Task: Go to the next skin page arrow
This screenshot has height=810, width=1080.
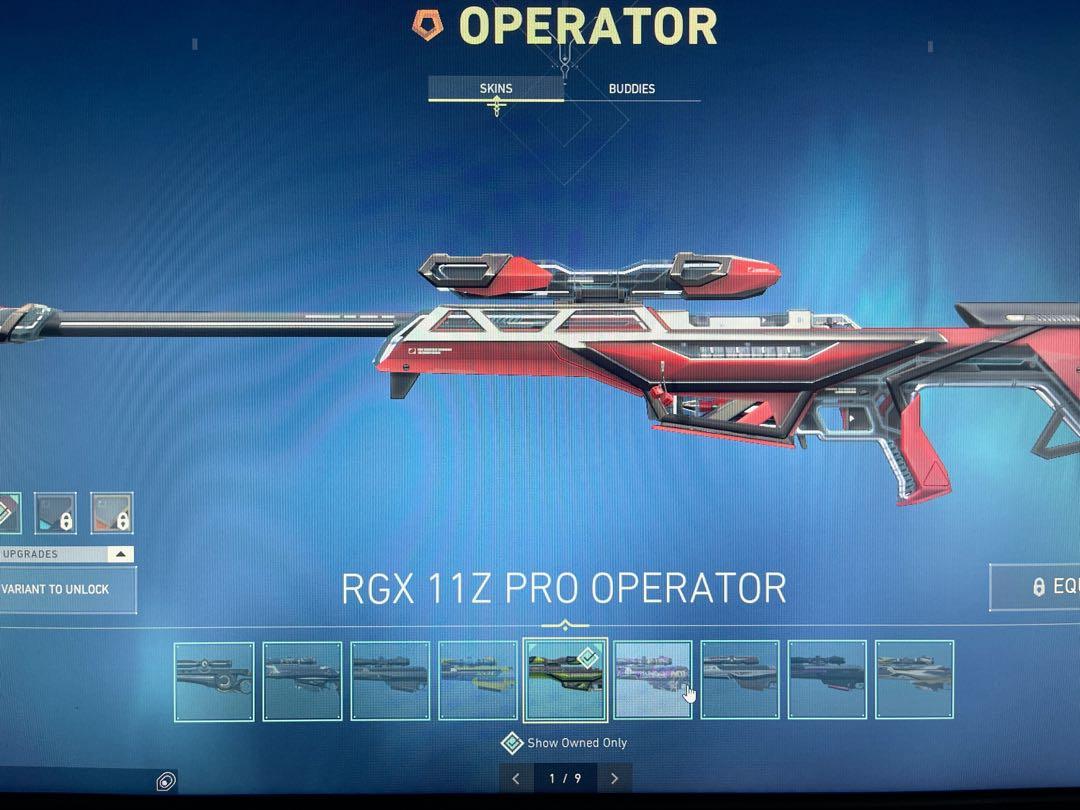Action: tap(614, 778)
